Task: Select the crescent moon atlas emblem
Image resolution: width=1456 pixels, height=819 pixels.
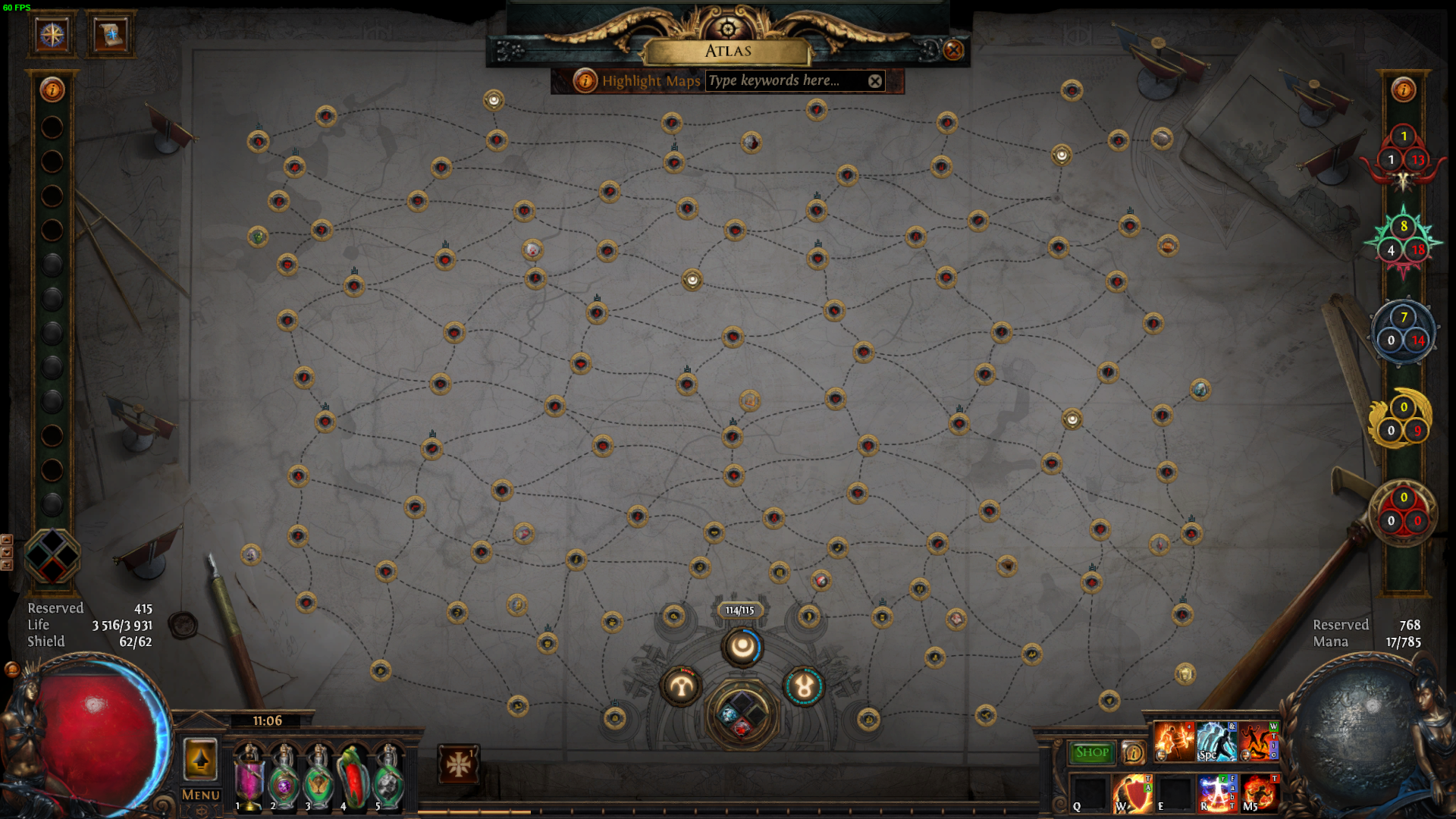Action: tap(742, 648)
